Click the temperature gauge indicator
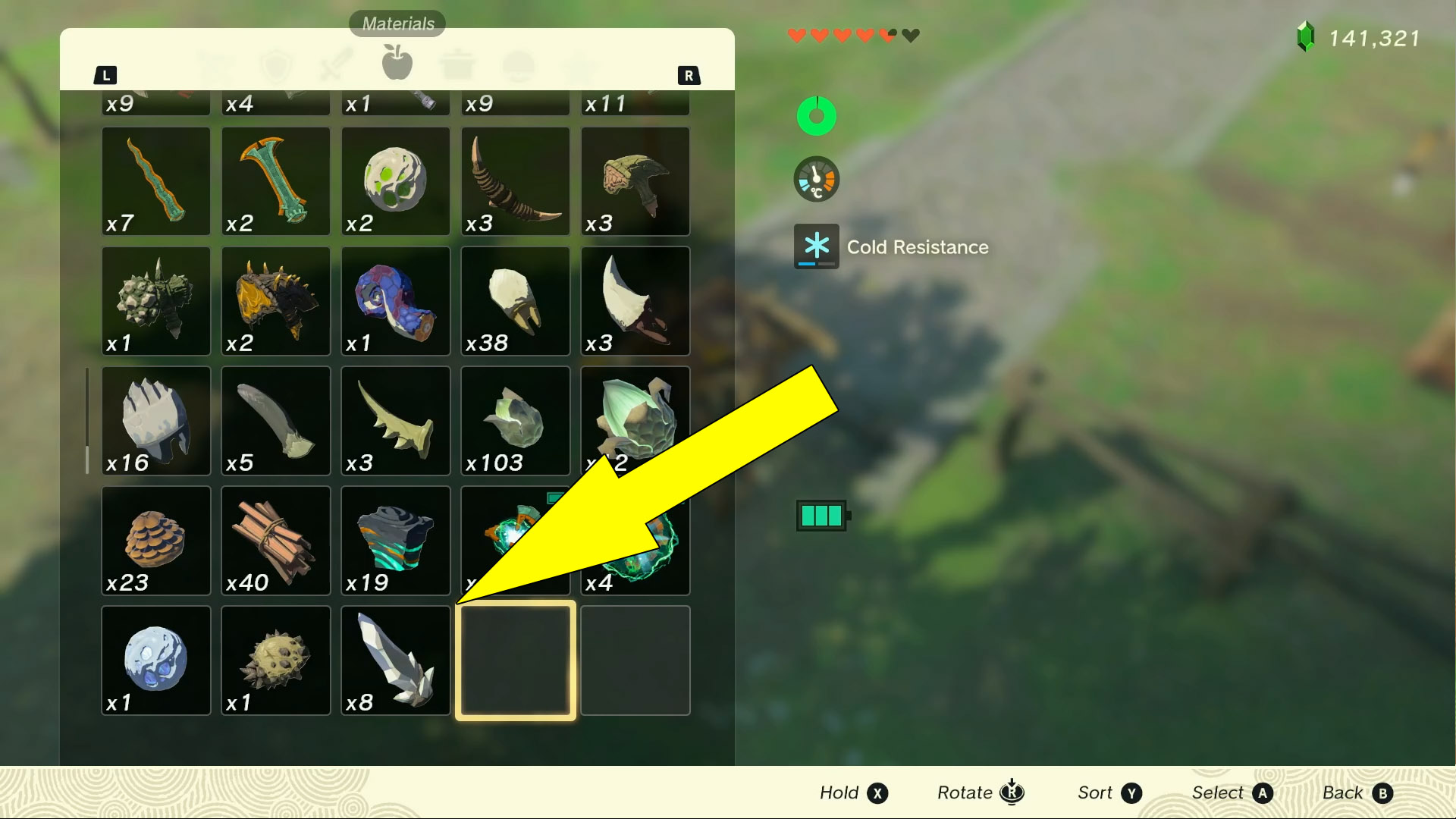 click(816, 180)
